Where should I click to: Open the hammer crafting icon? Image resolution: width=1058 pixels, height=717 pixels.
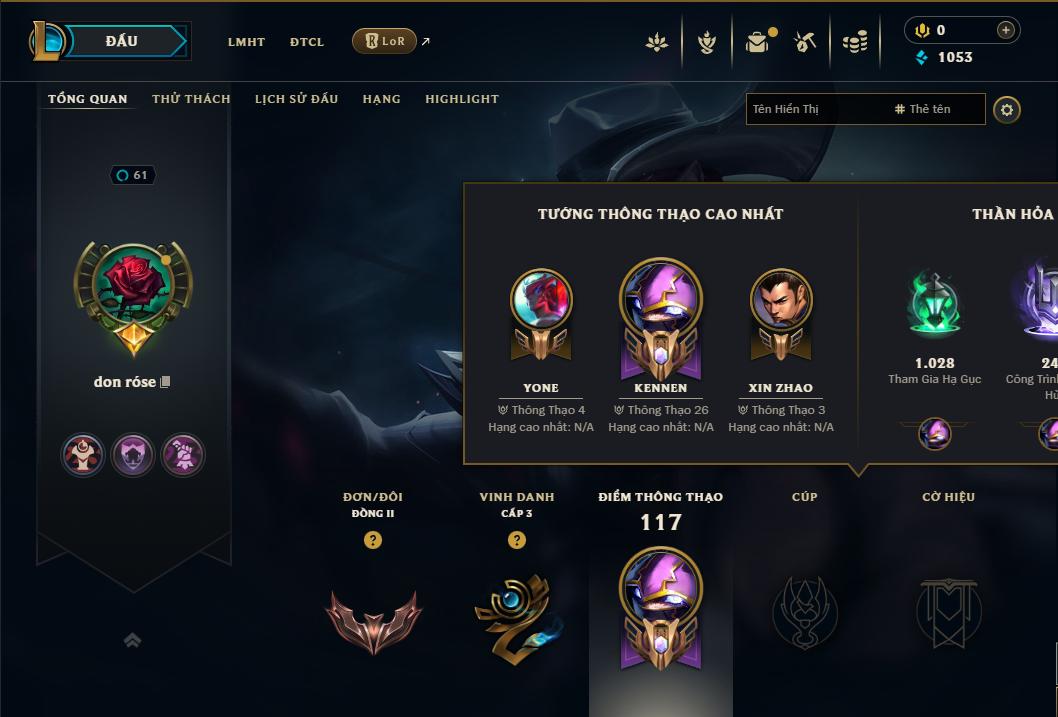[805, 42]
